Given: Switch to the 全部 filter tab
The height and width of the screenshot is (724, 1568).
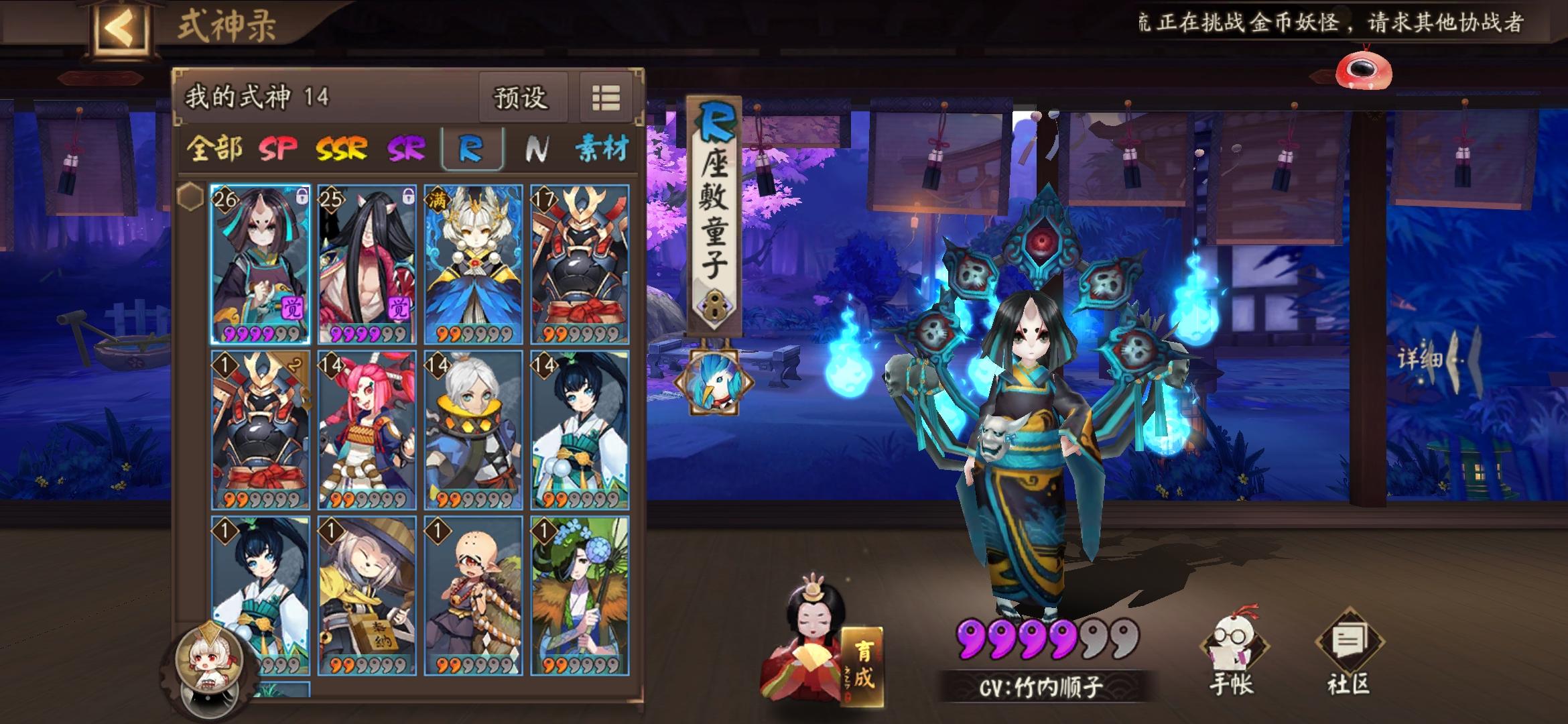Looking at the screenshot, I should pos(214,149).
